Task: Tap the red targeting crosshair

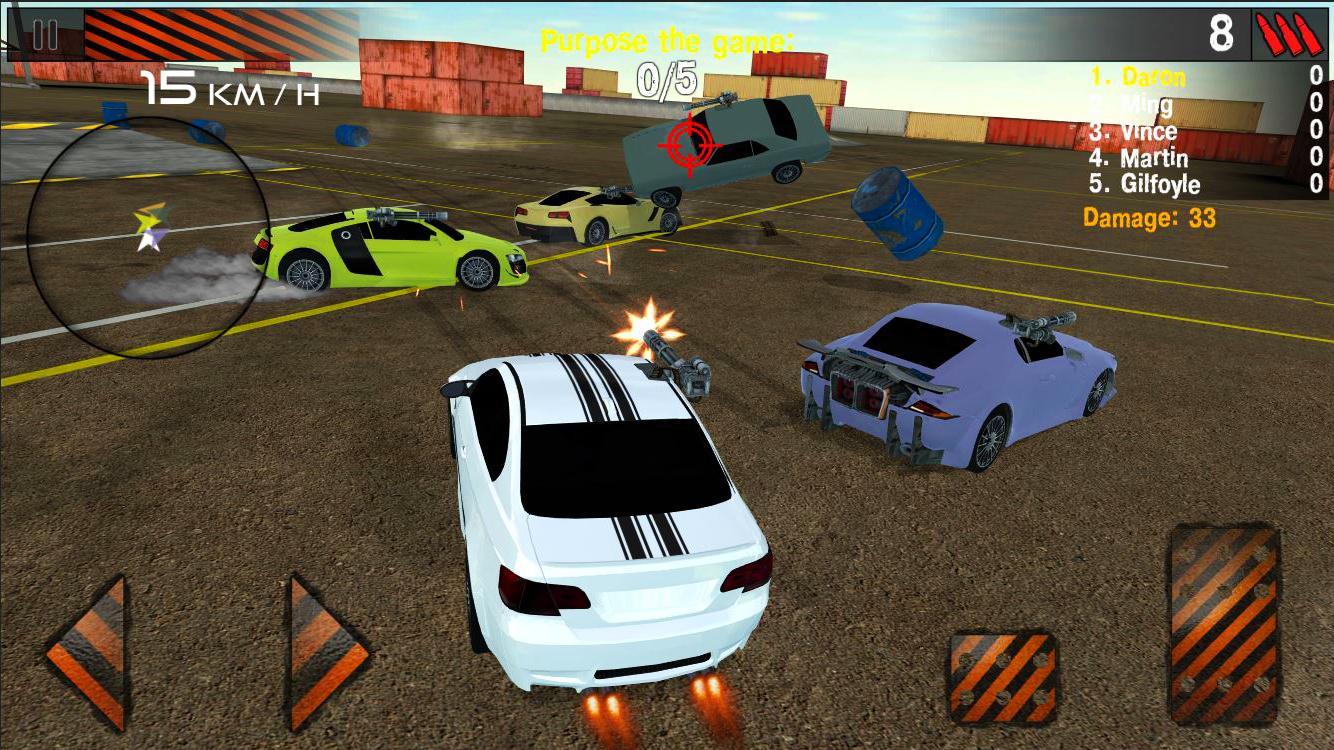Action: click(689, 147)
